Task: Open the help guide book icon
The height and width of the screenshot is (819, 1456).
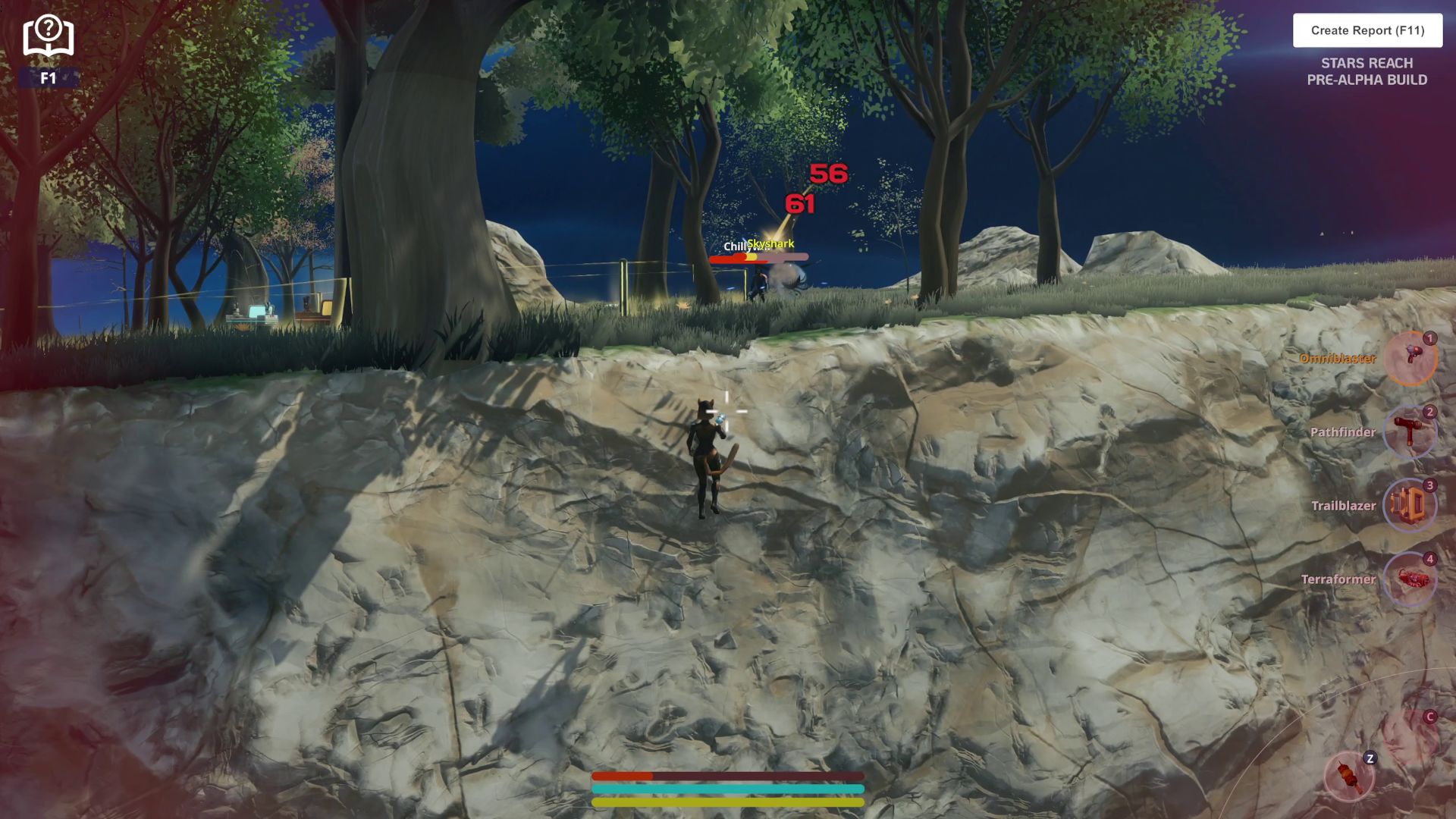Action: pyautogui.click(x=48, y=36)
